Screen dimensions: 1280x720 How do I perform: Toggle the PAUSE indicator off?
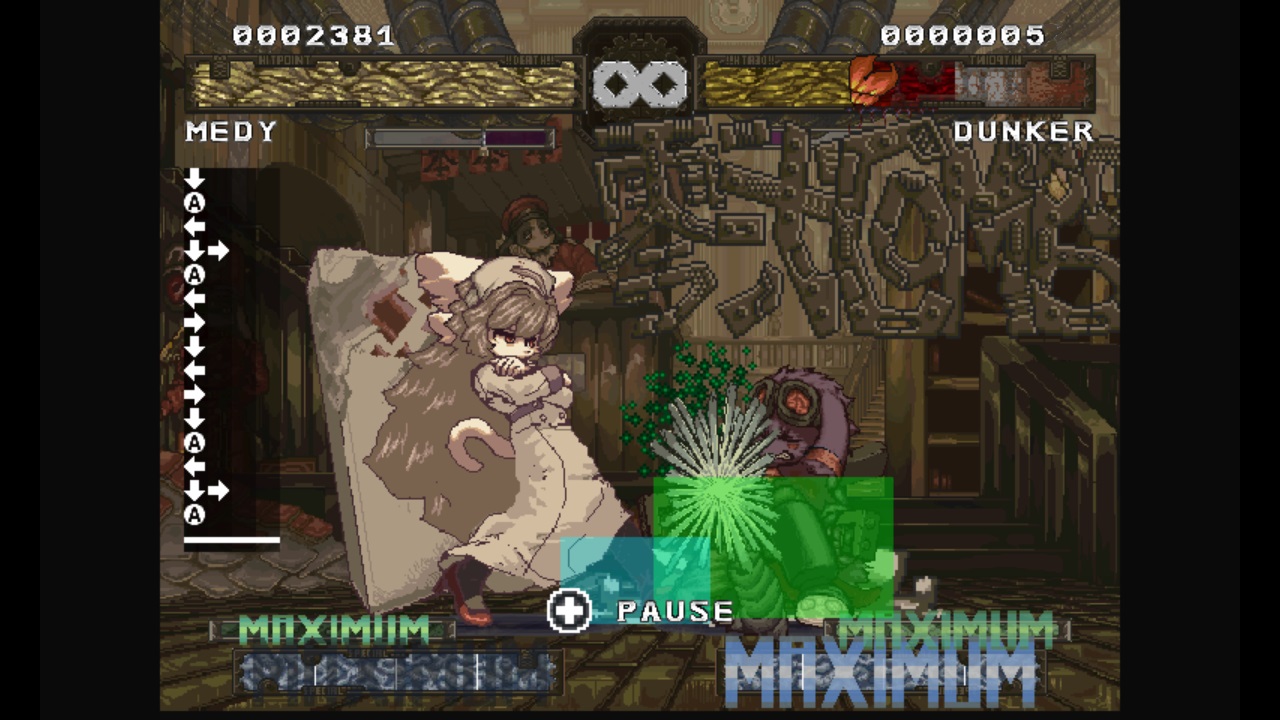pos(675,611)
